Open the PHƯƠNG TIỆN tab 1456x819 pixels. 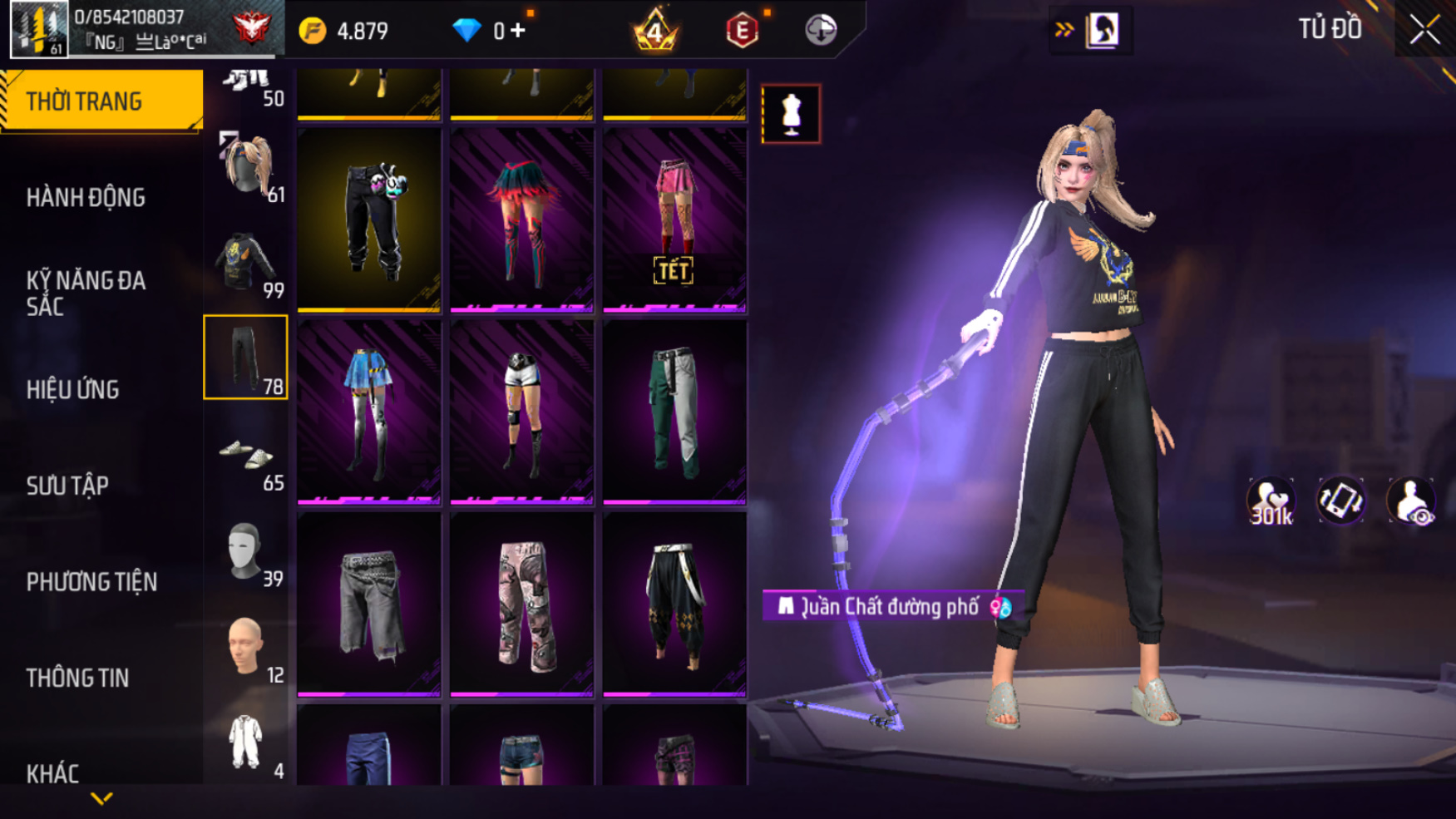click(x=91, y=582)
